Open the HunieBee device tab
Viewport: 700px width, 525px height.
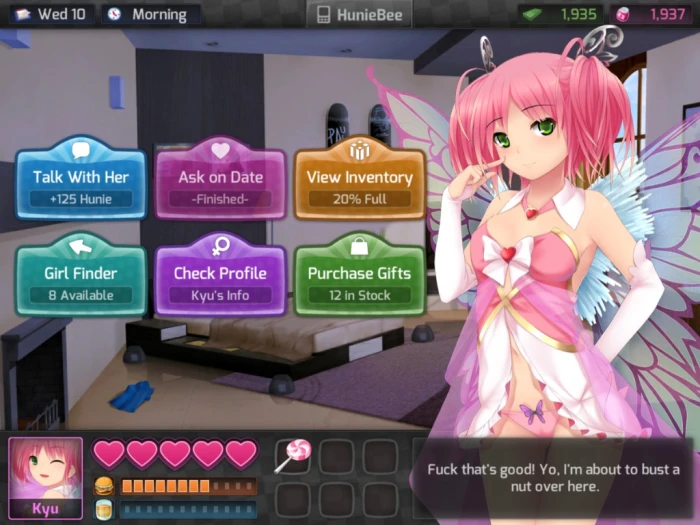(358, 14)
